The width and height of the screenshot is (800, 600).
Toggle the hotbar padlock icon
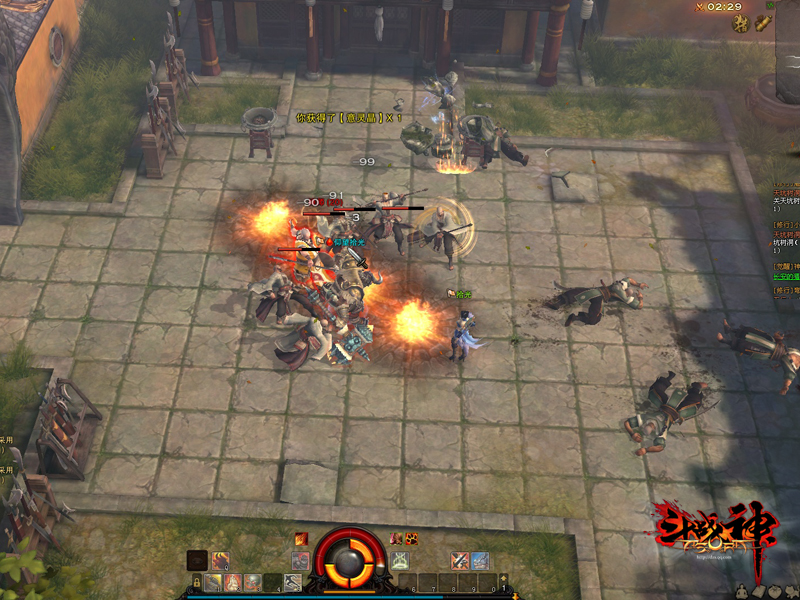(197, 582)
